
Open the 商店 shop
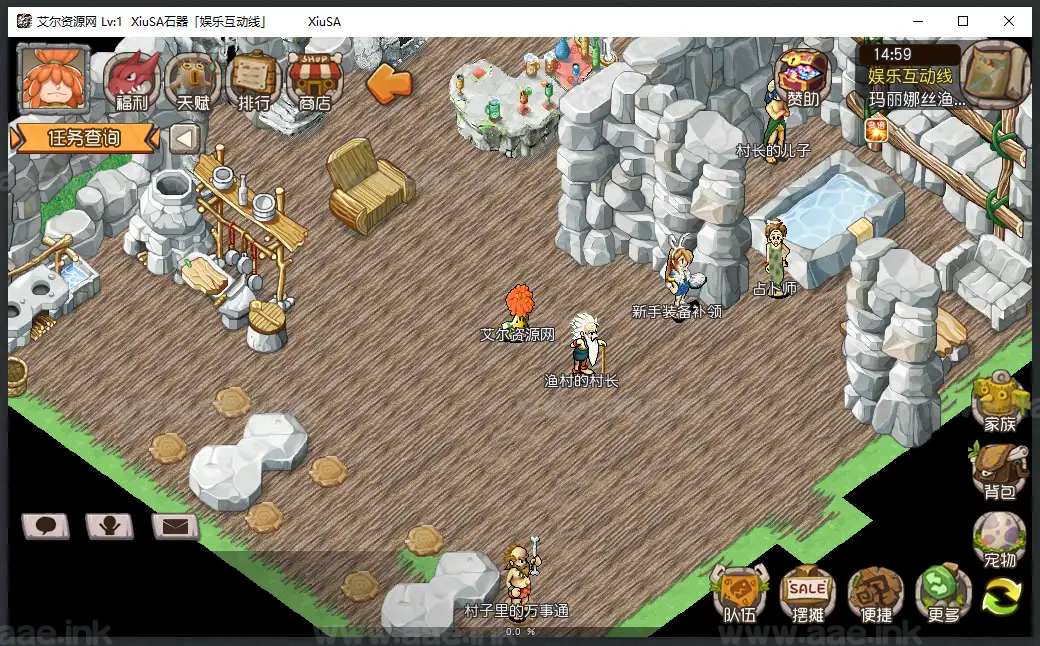click(x=315, y=80)
